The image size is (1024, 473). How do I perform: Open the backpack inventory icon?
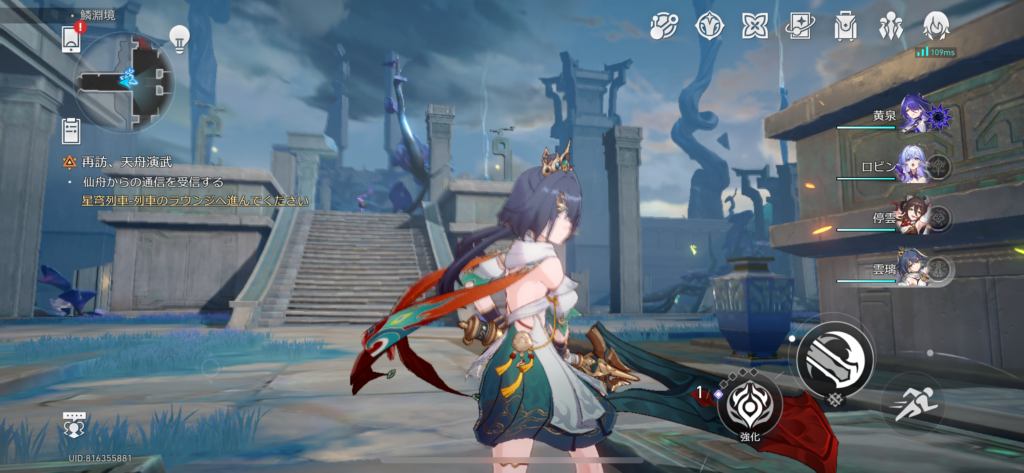(x=845, y=26)
